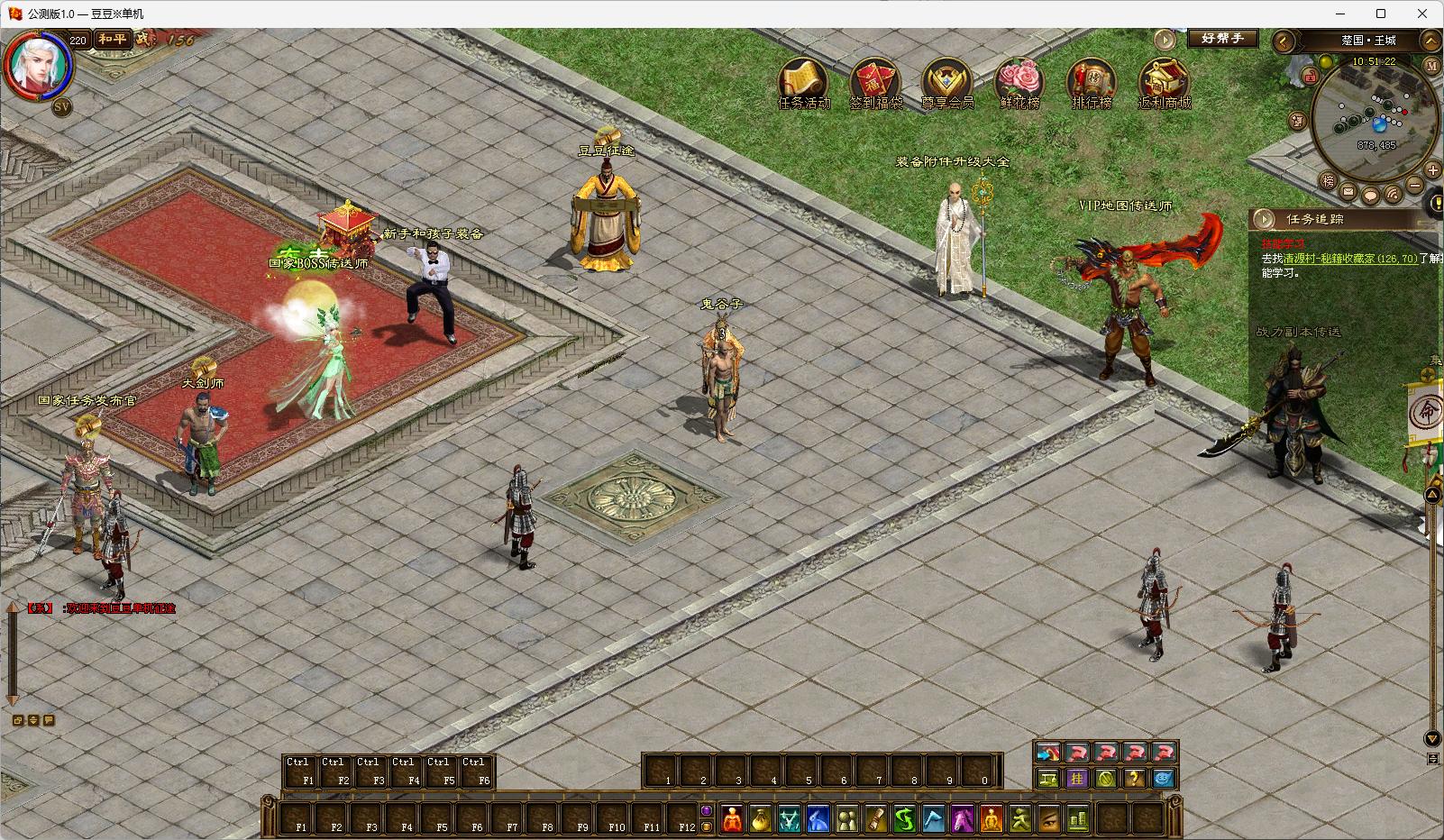
Task: Open the world map with M button
Action: pyautogui.click(x=1431, y=66)
